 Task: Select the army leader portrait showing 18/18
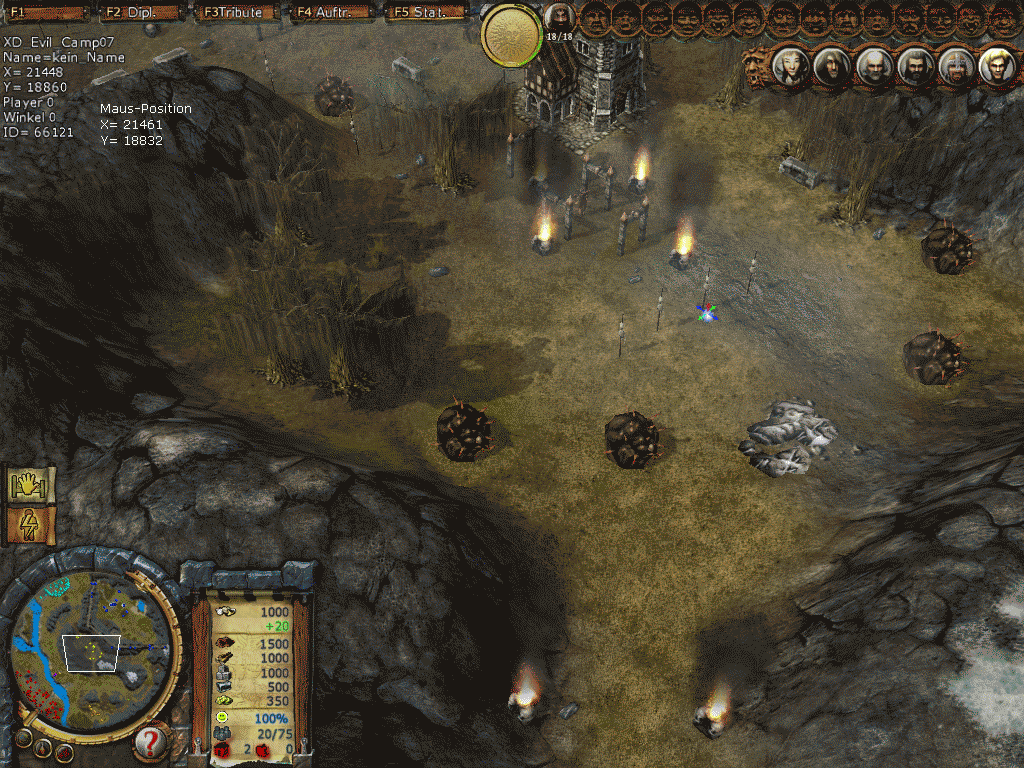(x=559, y=19)
